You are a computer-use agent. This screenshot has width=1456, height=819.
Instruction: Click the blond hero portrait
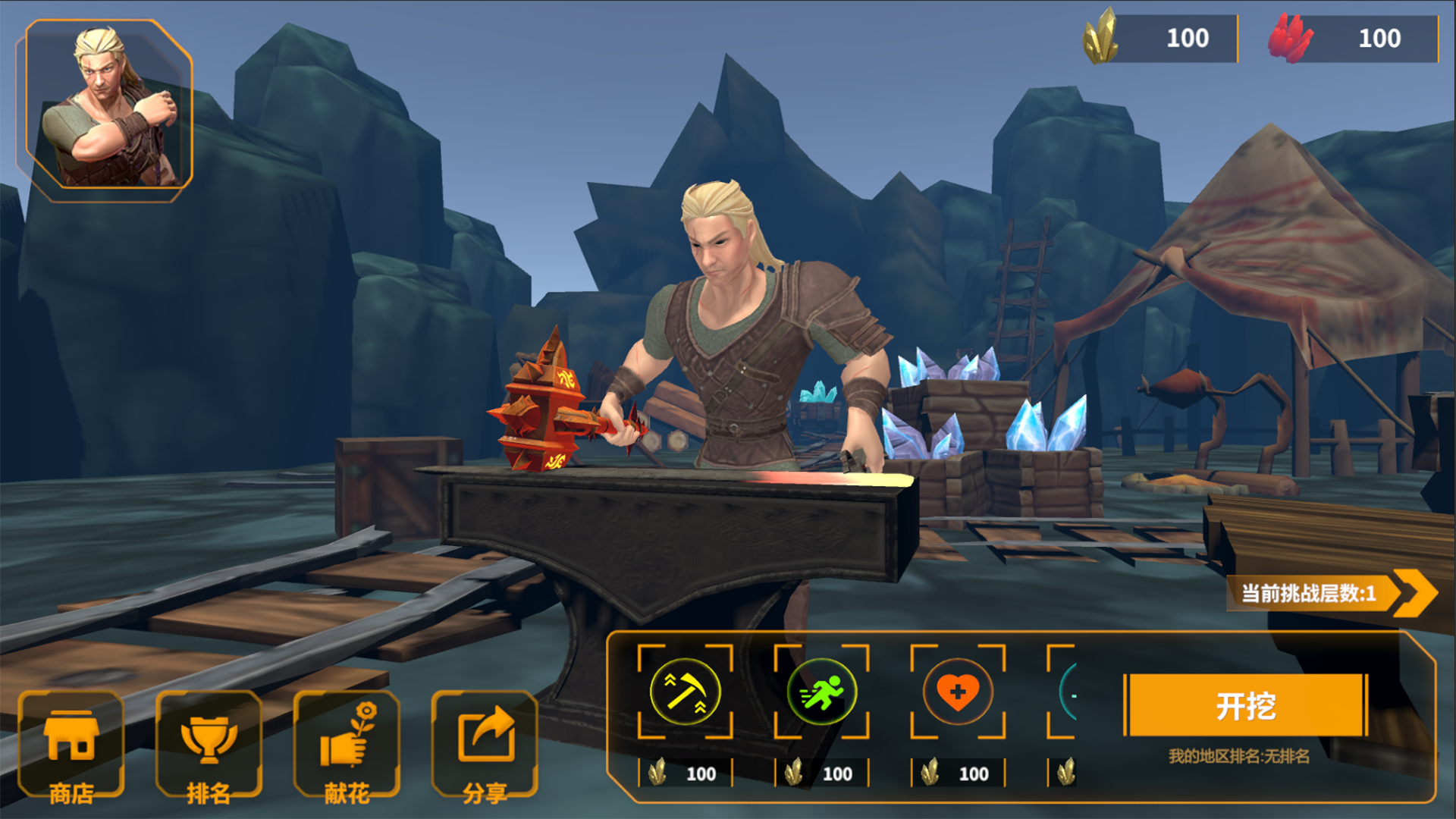click(109, 109)
